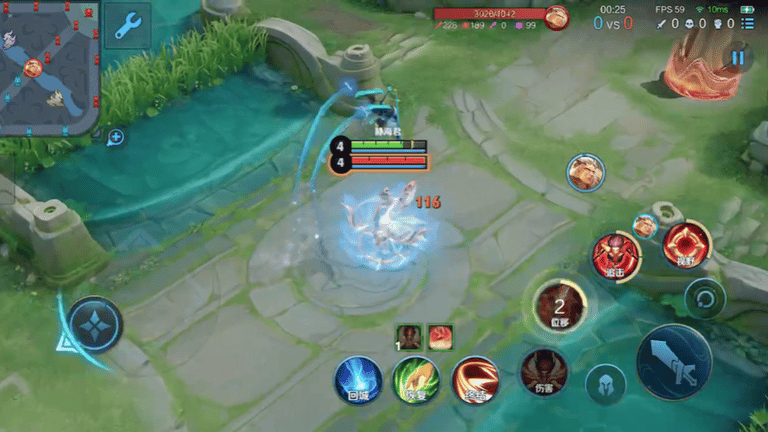
Task: Activate the 恢复 heal spell
Action: coord(416,380)
